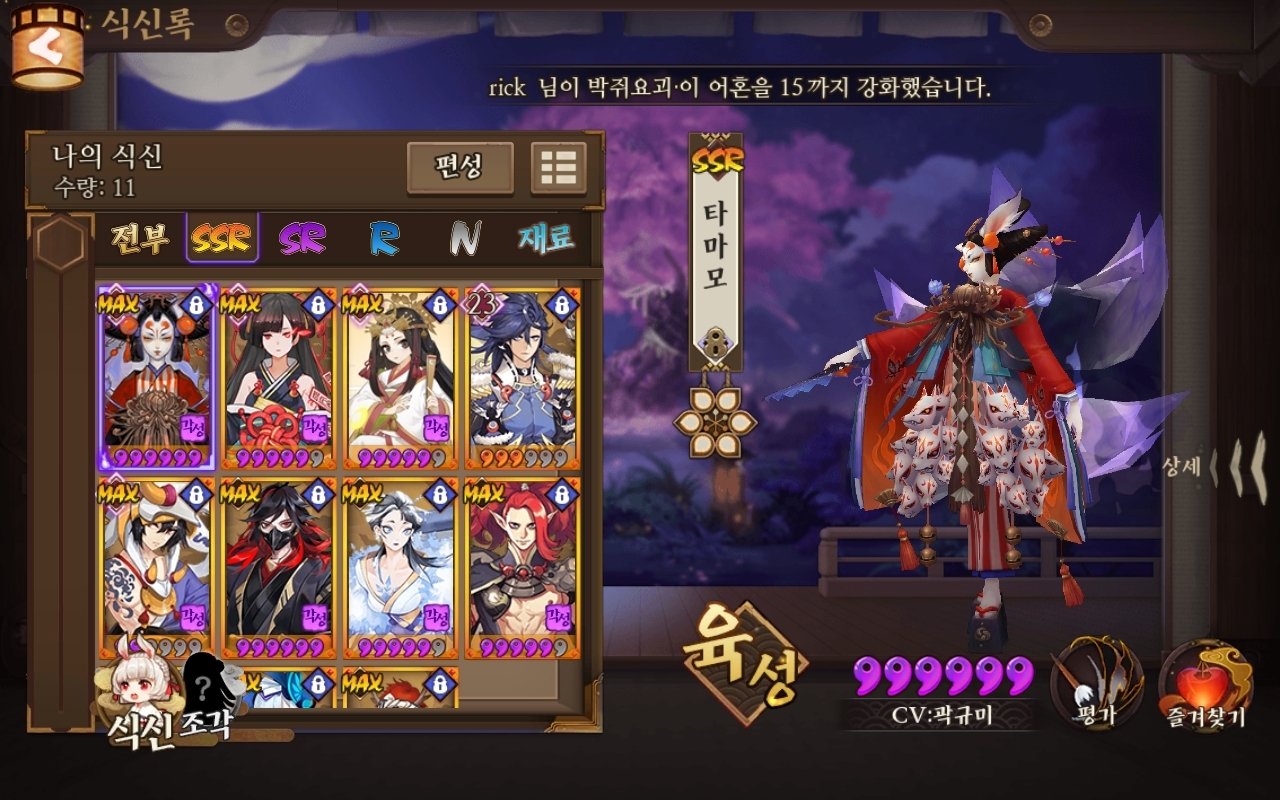
Task: Select the SSR rarity tab
Action: [x=221, y=238]
